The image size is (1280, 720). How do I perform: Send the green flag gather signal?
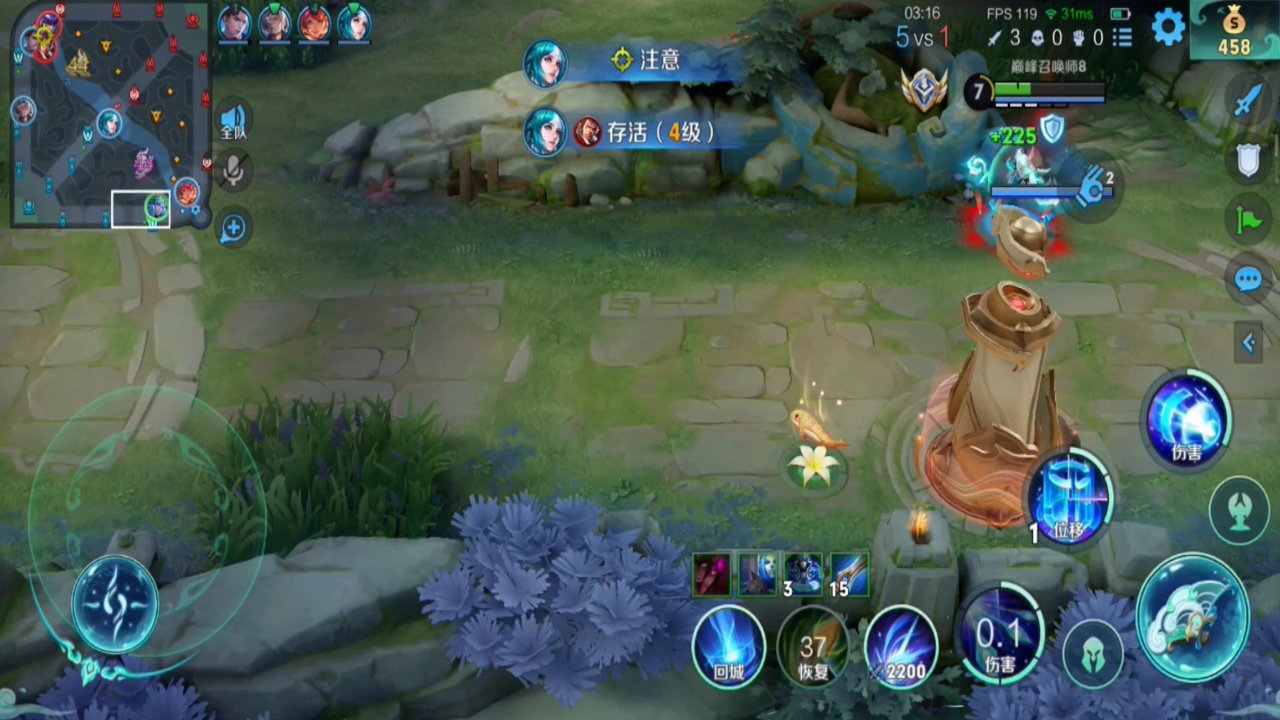pyautogui.click(x=1248, y=220)
